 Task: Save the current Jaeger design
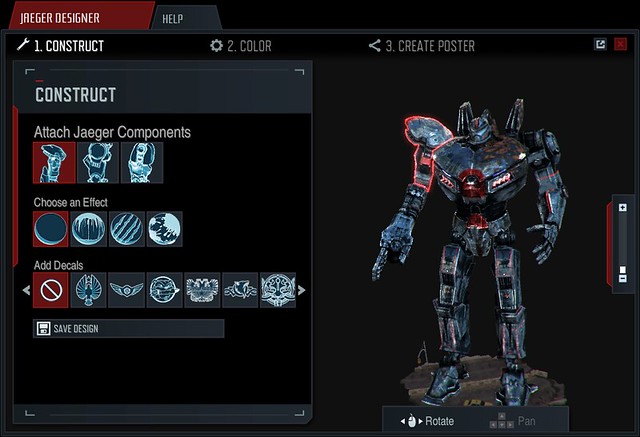pos(128,329)
